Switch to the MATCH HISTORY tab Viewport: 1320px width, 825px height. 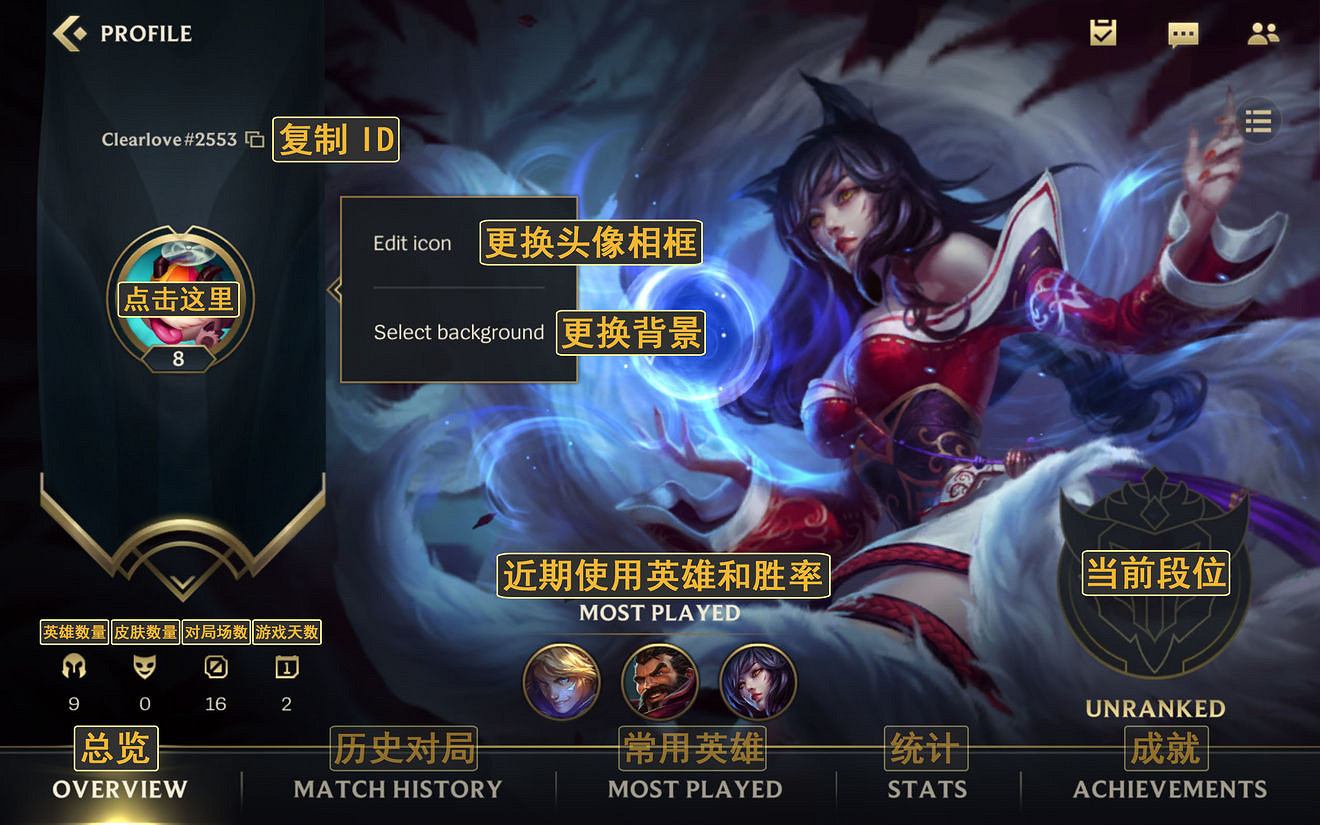pyautogui.click(x=395, y=789)
